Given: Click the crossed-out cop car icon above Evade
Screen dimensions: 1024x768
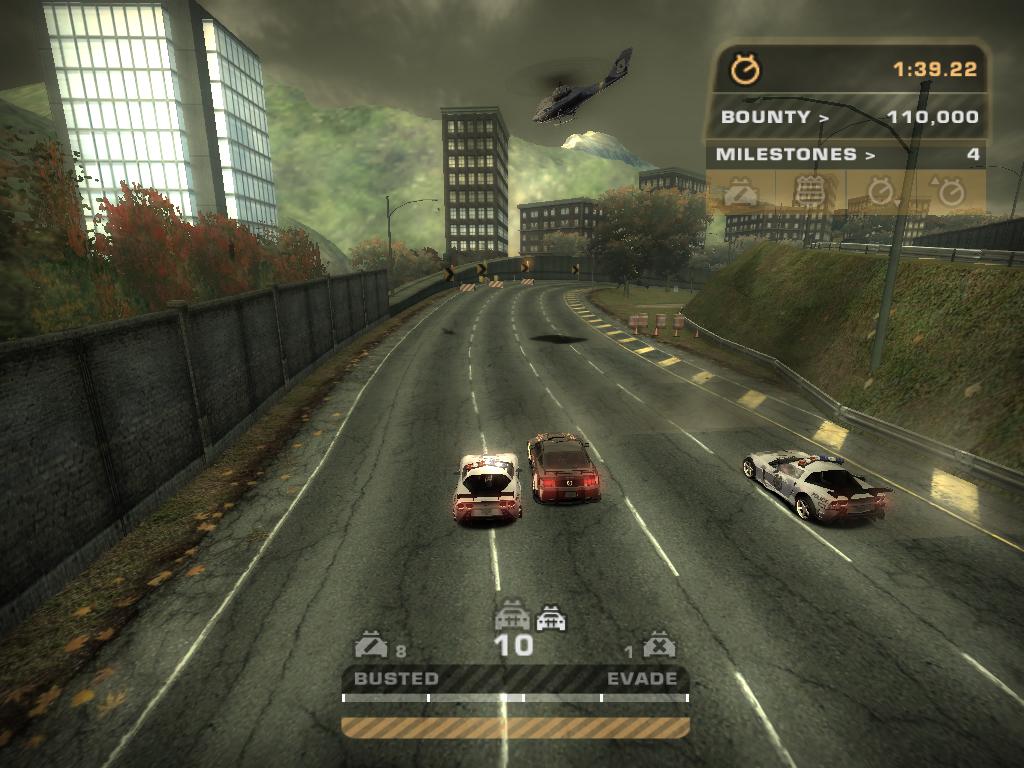Looking at the screenshot, I should (x=658, y=645).
